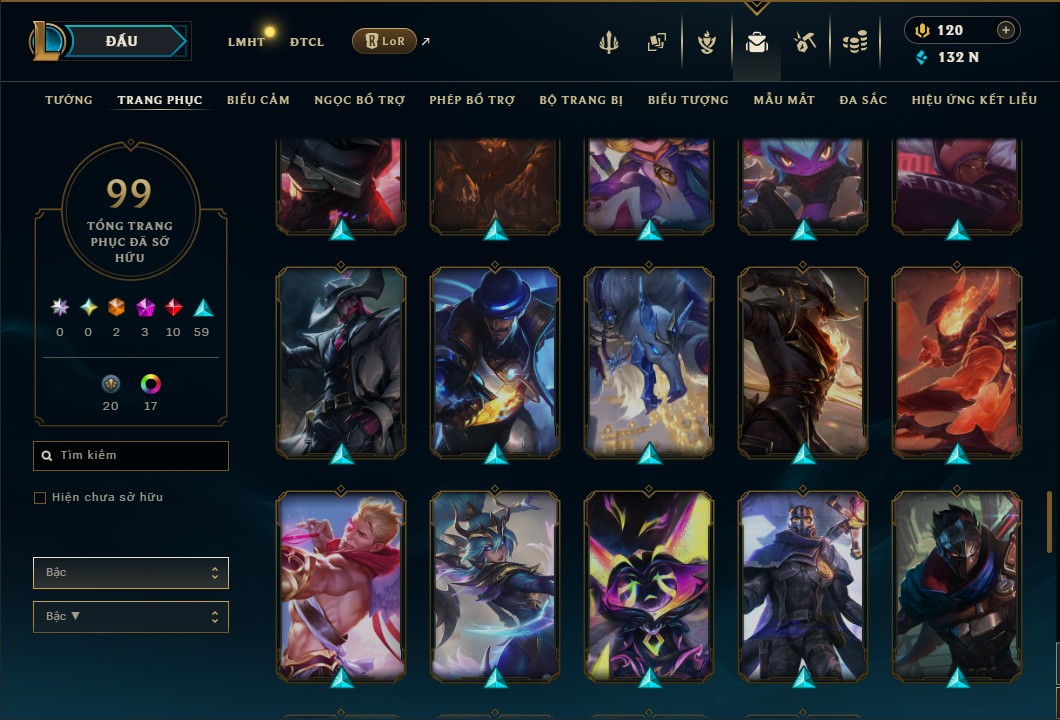Select the NGỌC BỔ TRỢ tab
Image resolution: width=1060 pixels, height=720 pixels.
[x=359, y=100]
